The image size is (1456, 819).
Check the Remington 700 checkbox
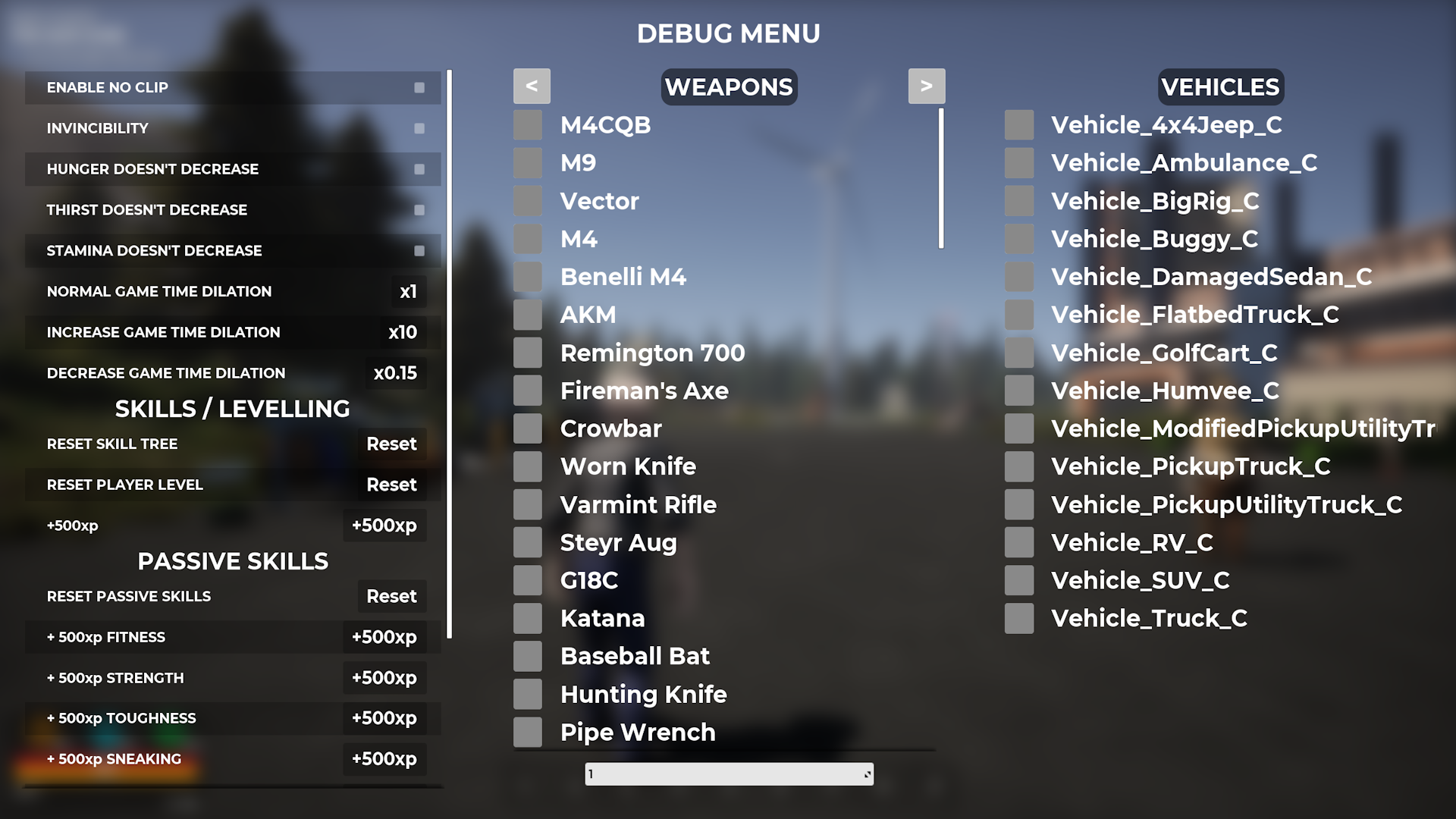[x=527, y=353]
